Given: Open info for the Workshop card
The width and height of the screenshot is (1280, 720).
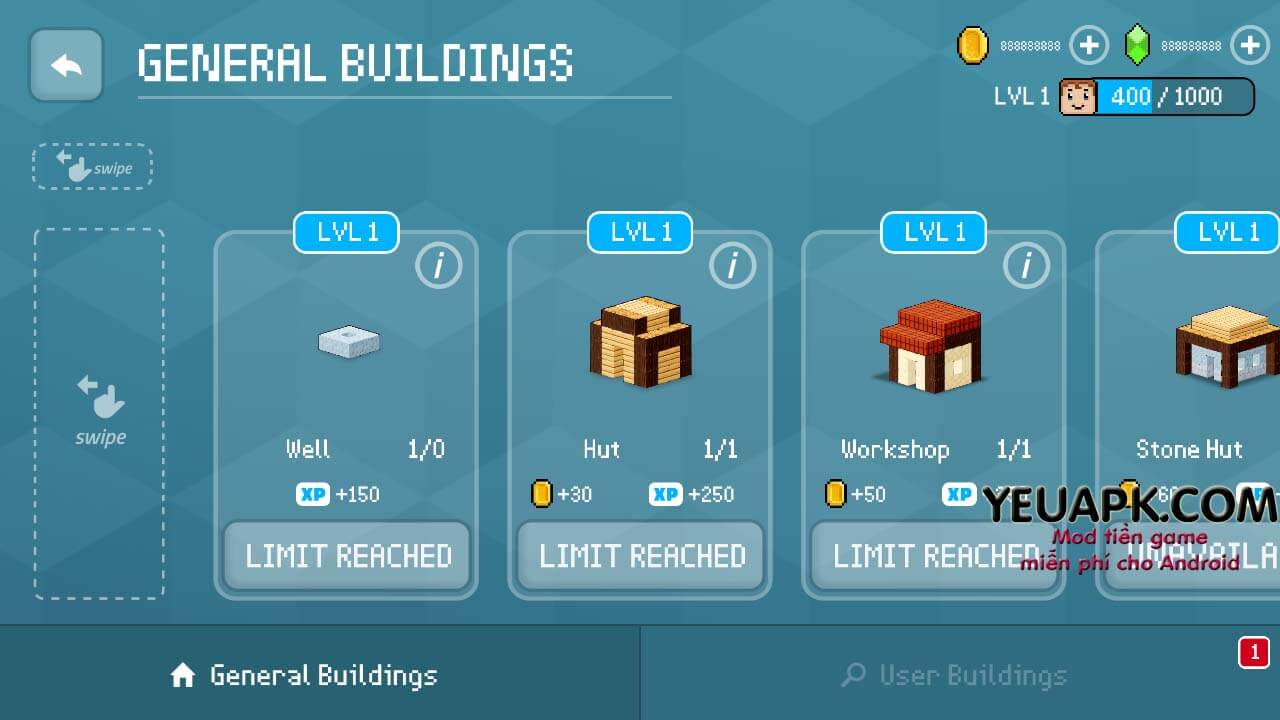Looking at the screenshot, I should pyautogui.click(x=1025, y=266).
